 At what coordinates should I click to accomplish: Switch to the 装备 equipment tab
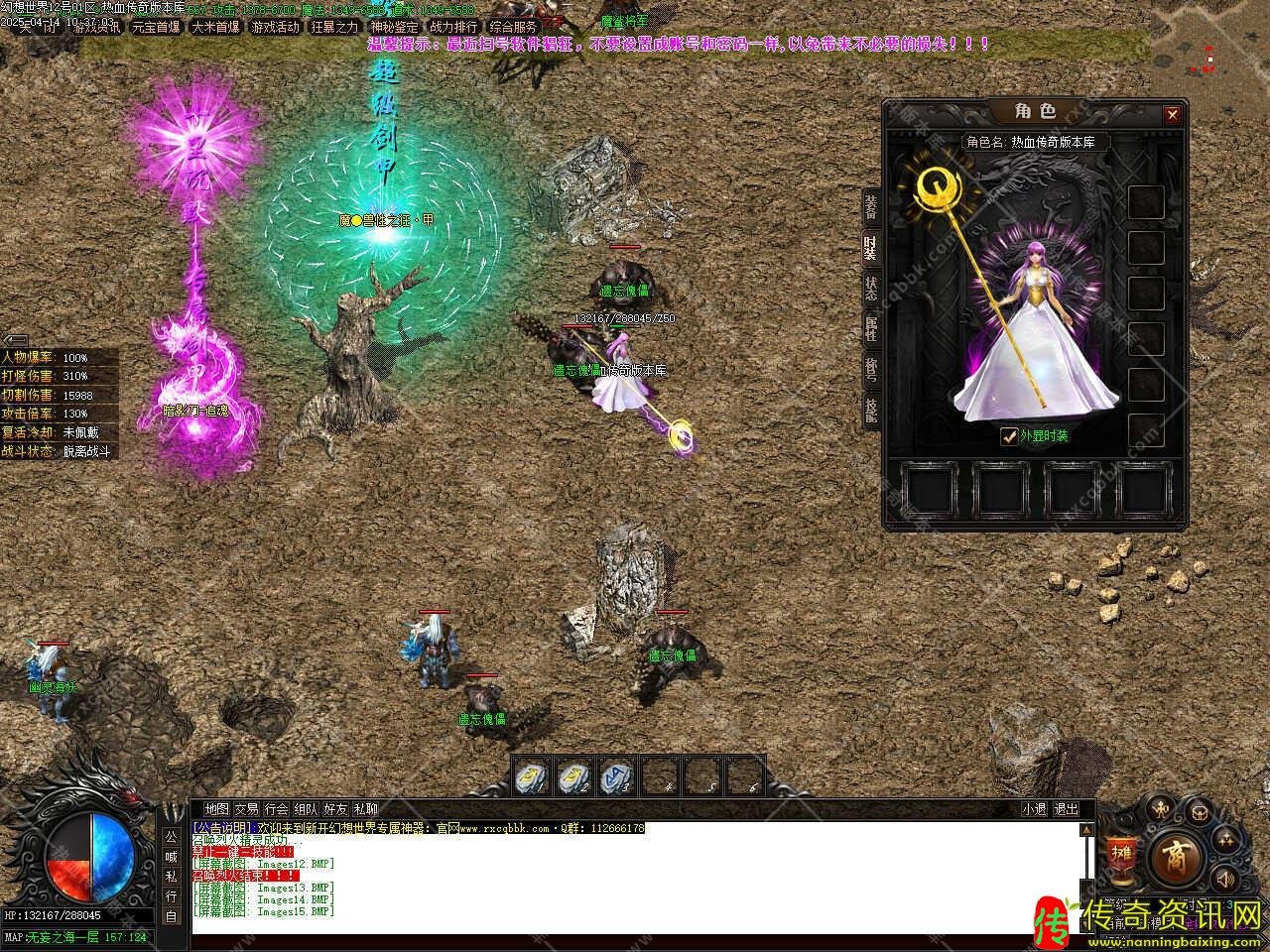coord(870,207)
